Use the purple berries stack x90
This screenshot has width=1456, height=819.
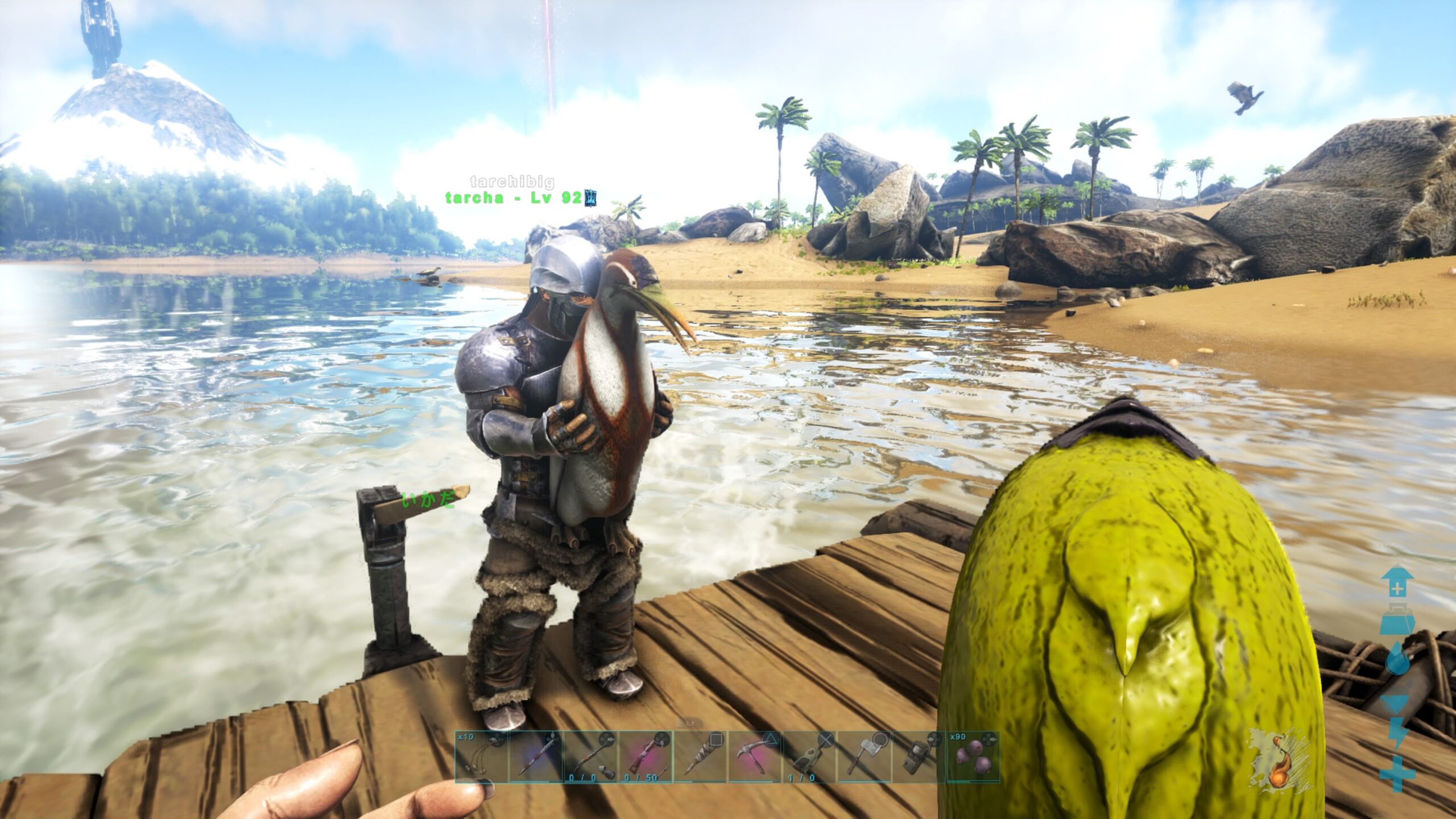(973, 757)
